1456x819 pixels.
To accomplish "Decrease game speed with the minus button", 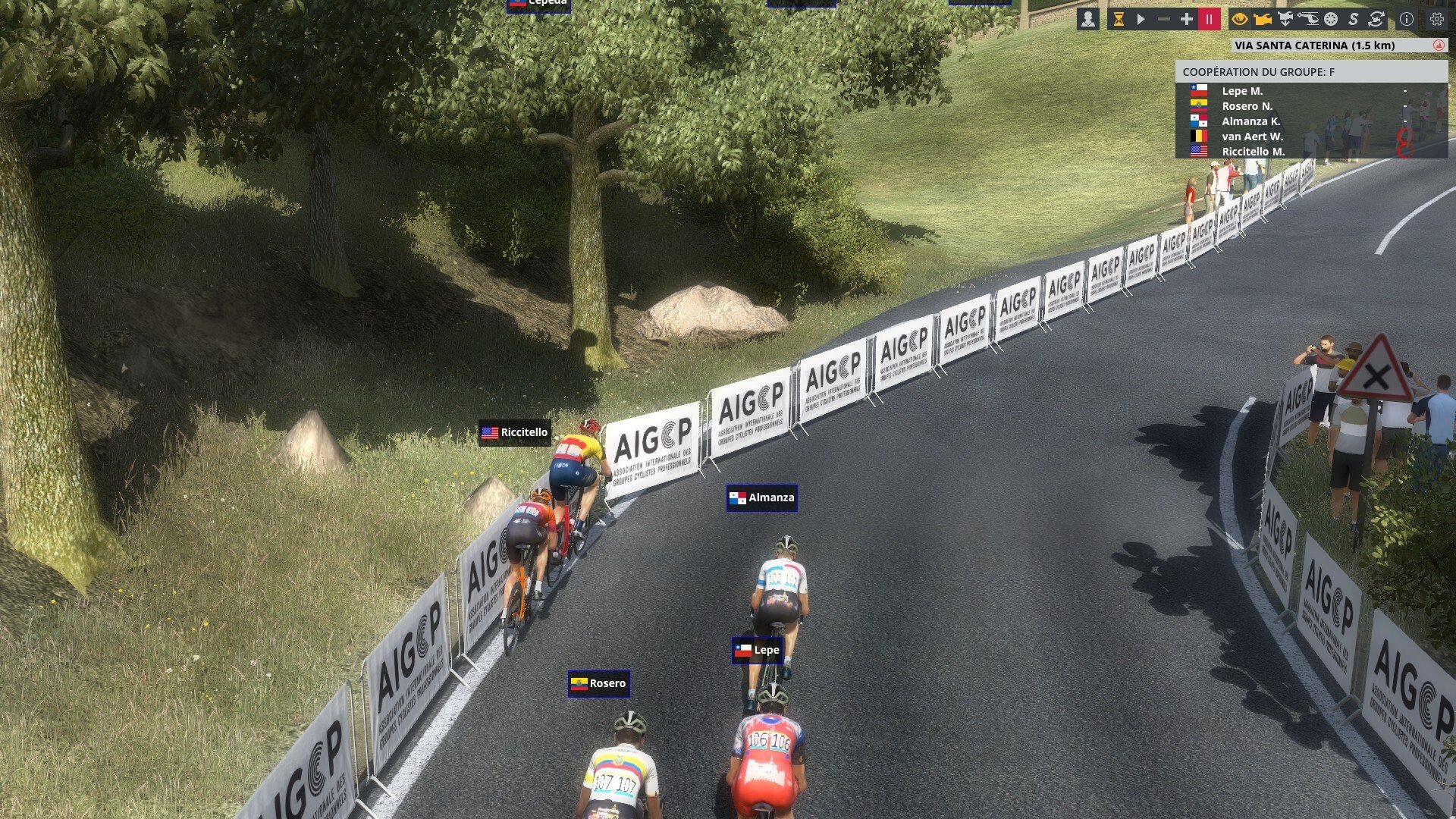I will coord(1163,19).
